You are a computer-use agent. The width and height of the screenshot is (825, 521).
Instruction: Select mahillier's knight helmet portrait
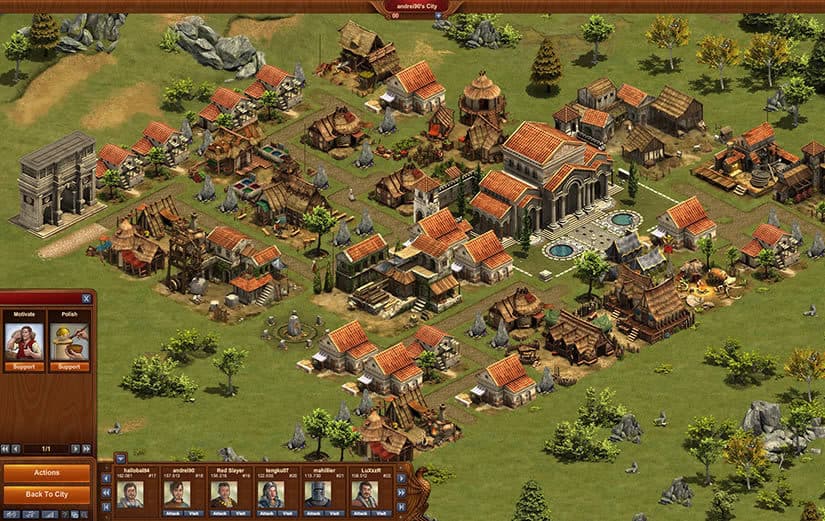tap(318, 493)
